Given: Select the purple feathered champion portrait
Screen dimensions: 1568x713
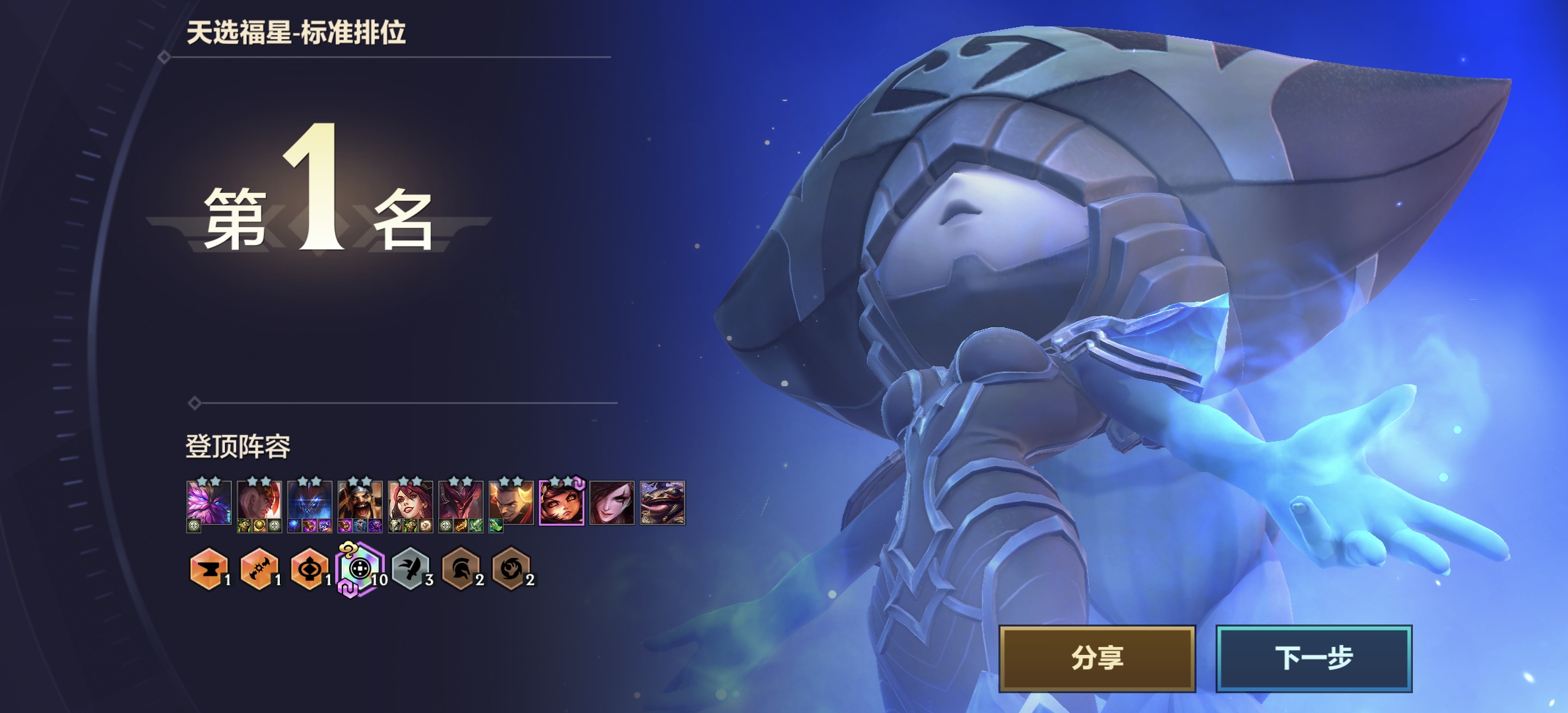Looking at the screenshot, I should point(209,502).
